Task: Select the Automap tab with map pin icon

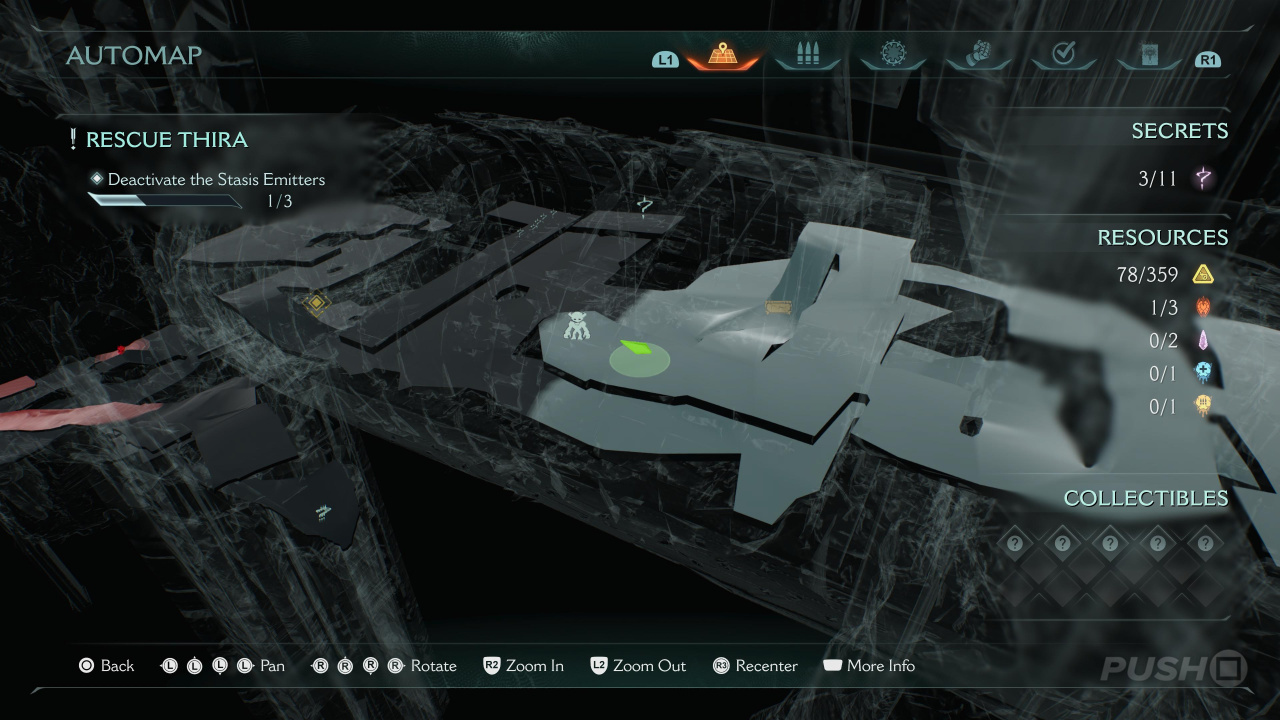Action: coord(722,55)
